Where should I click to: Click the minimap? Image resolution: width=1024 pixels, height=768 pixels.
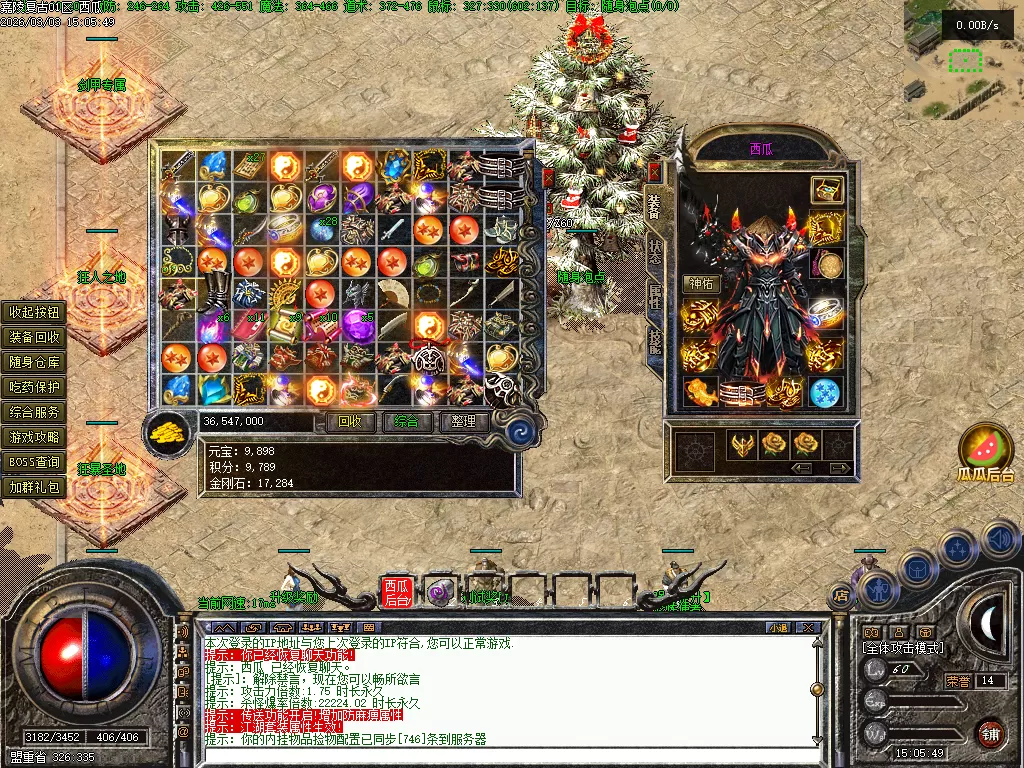963,50
